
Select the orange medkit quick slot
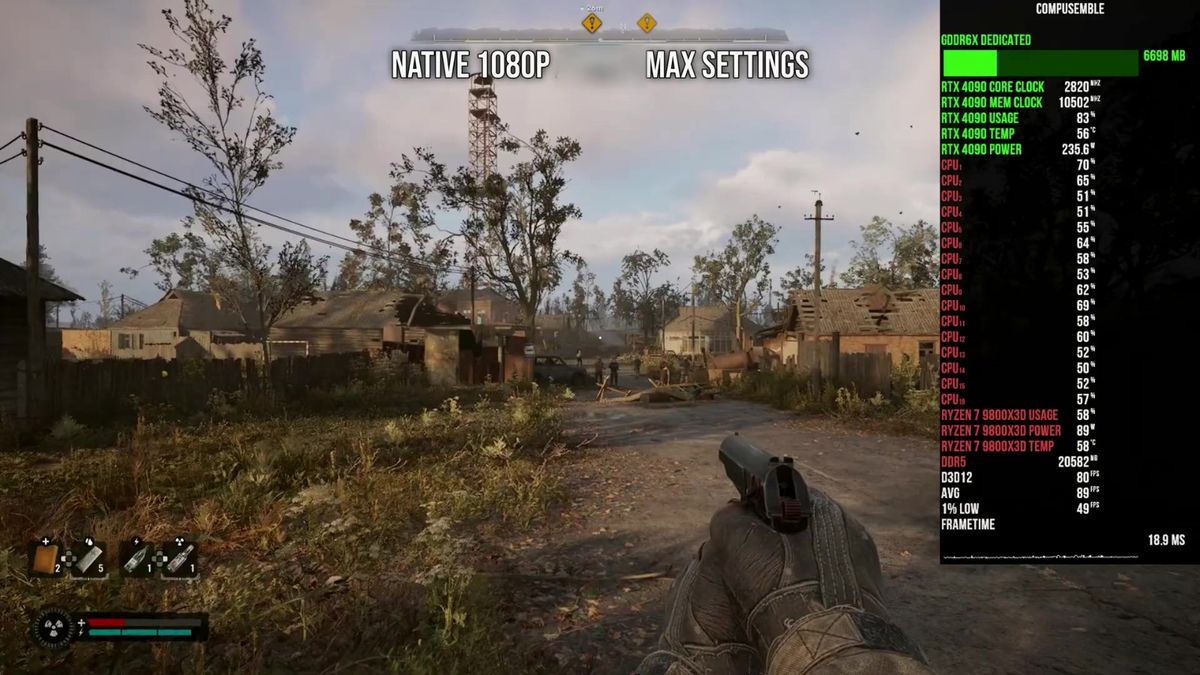(x=44, y=558)
